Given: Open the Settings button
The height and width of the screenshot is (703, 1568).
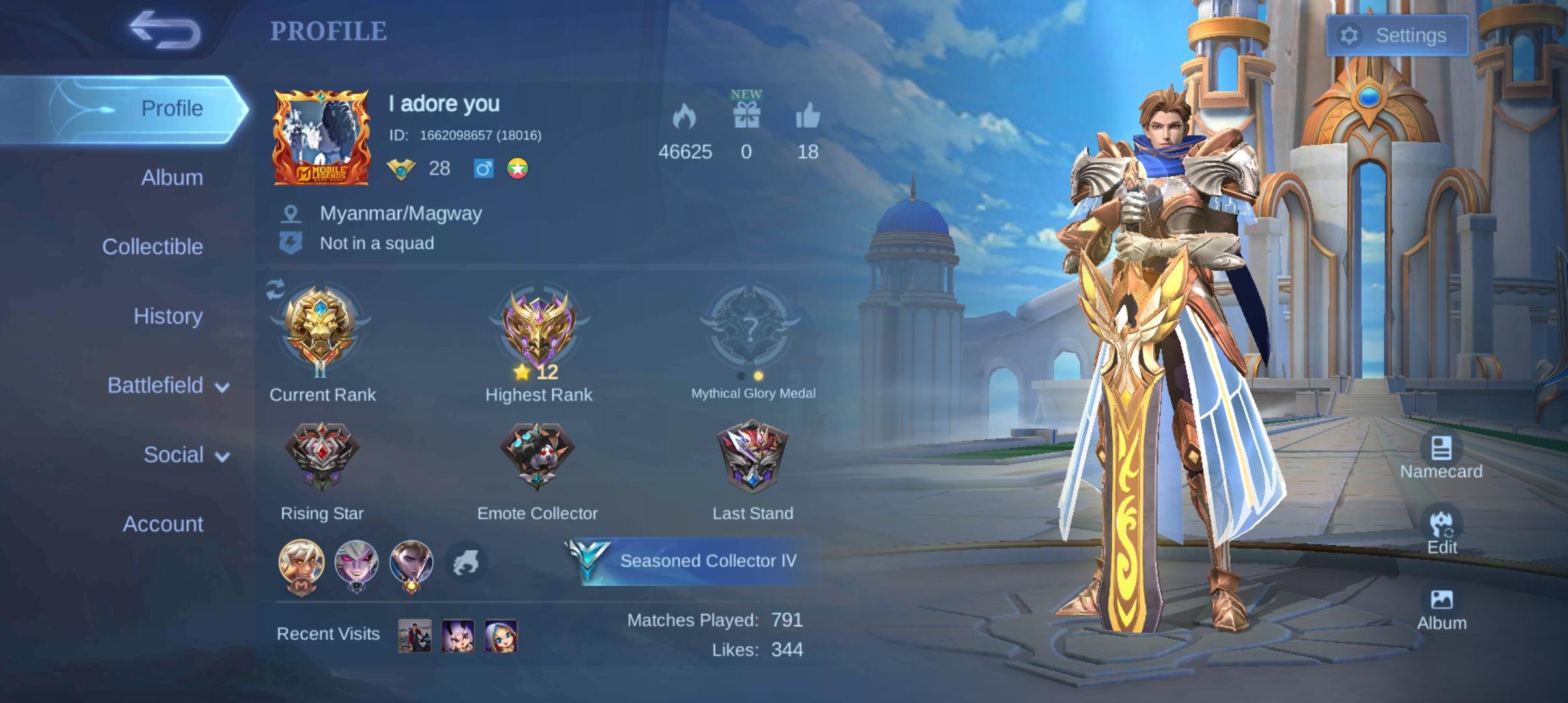Looking at the screenshot, I should pyautogui.click(x=1397, y=35).
